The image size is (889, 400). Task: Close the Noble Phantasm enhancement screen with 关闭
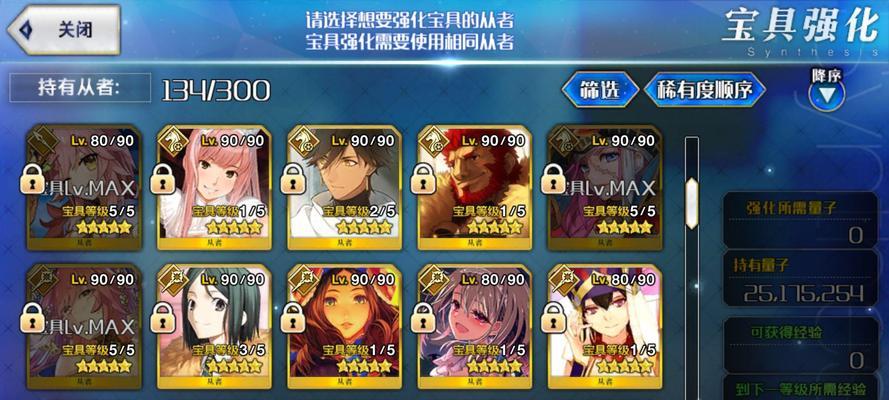(62, 31)
